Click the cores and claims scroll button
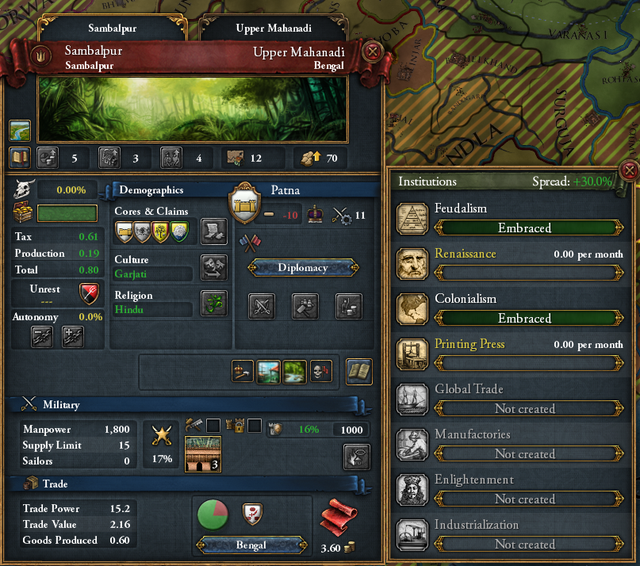 pos(214,231)
